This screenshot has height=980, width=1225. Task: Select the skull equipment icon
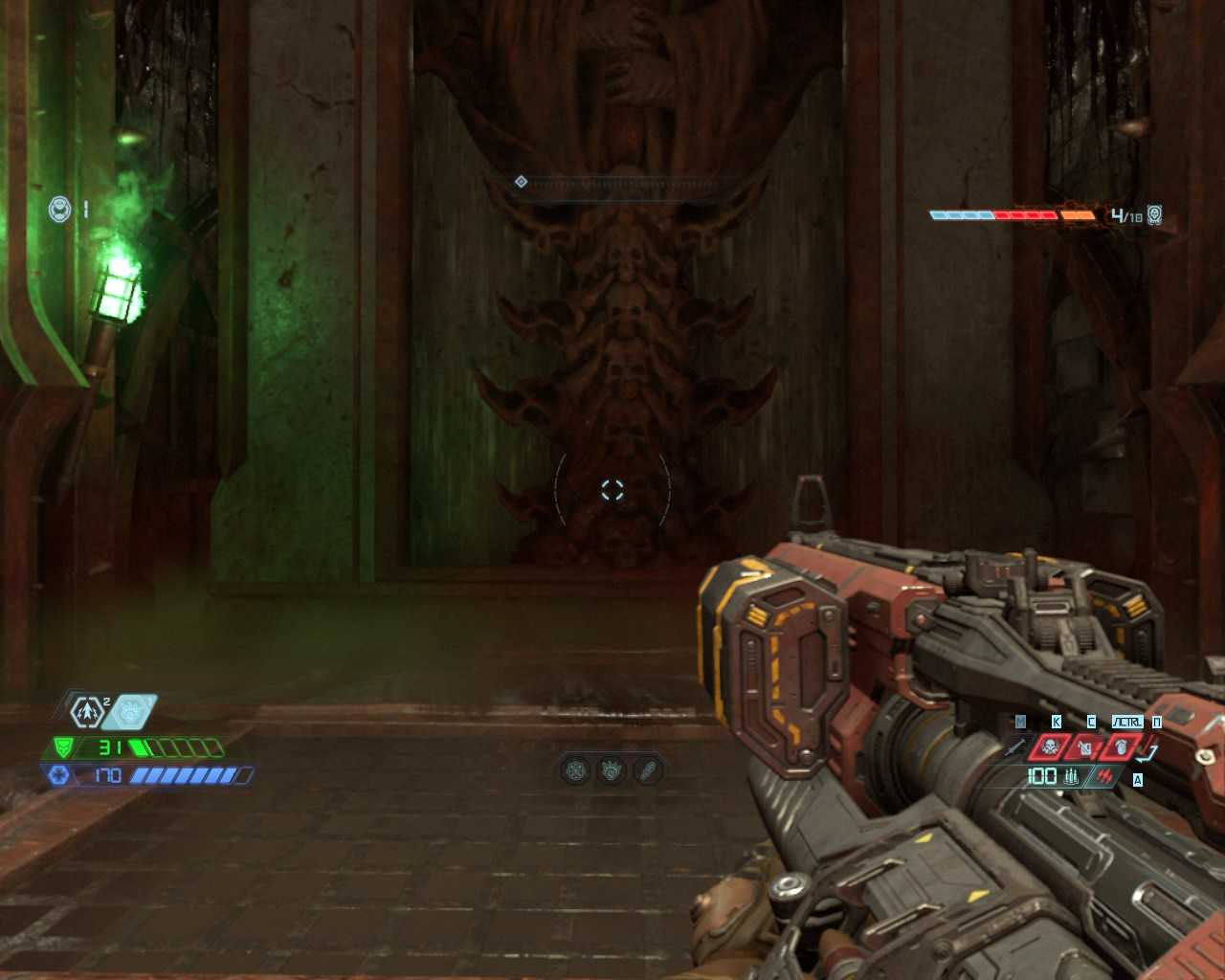(1050, 746)
